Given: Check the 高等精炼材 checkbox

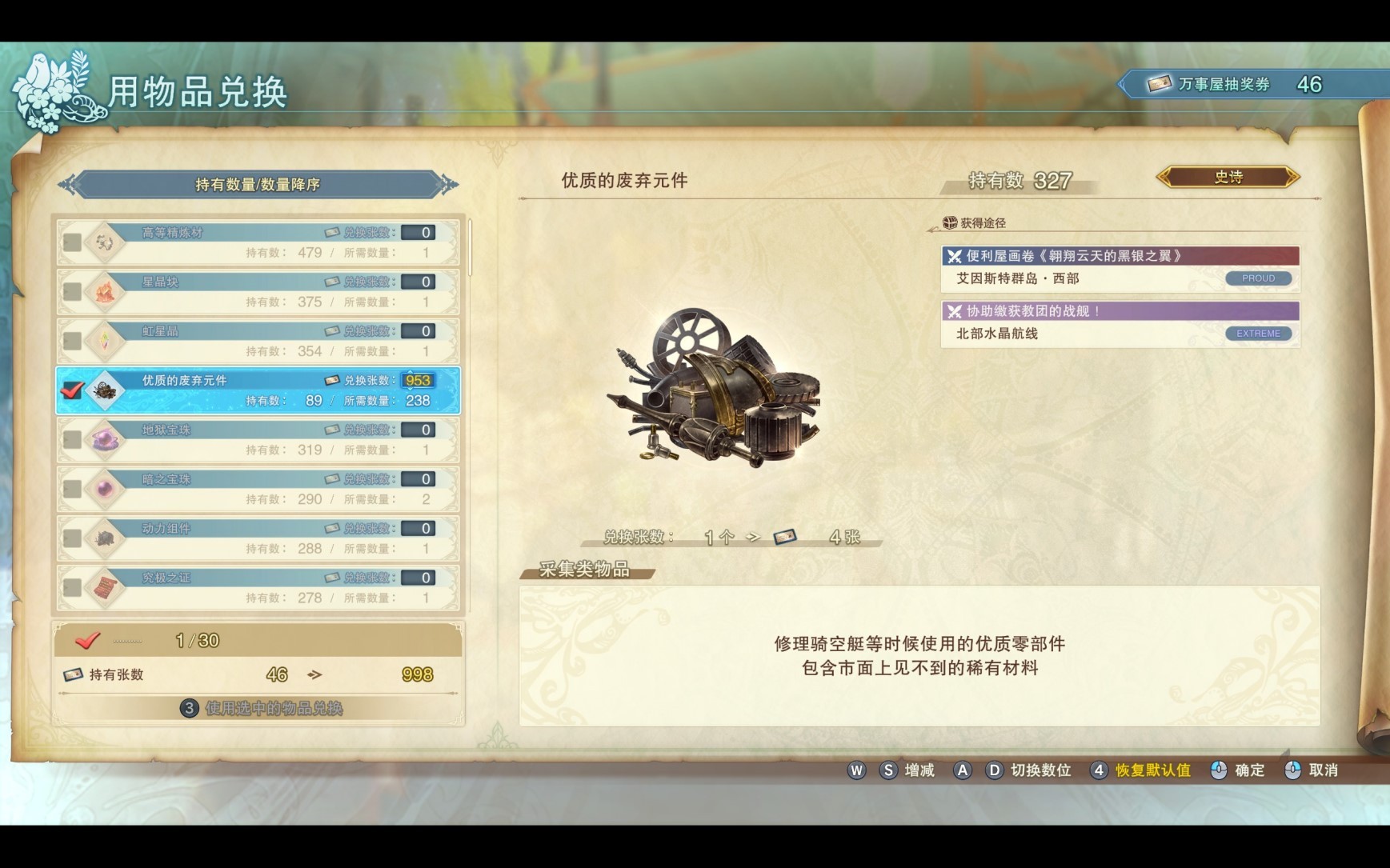Looking at the screenshot, I should [x=72, y=241].
